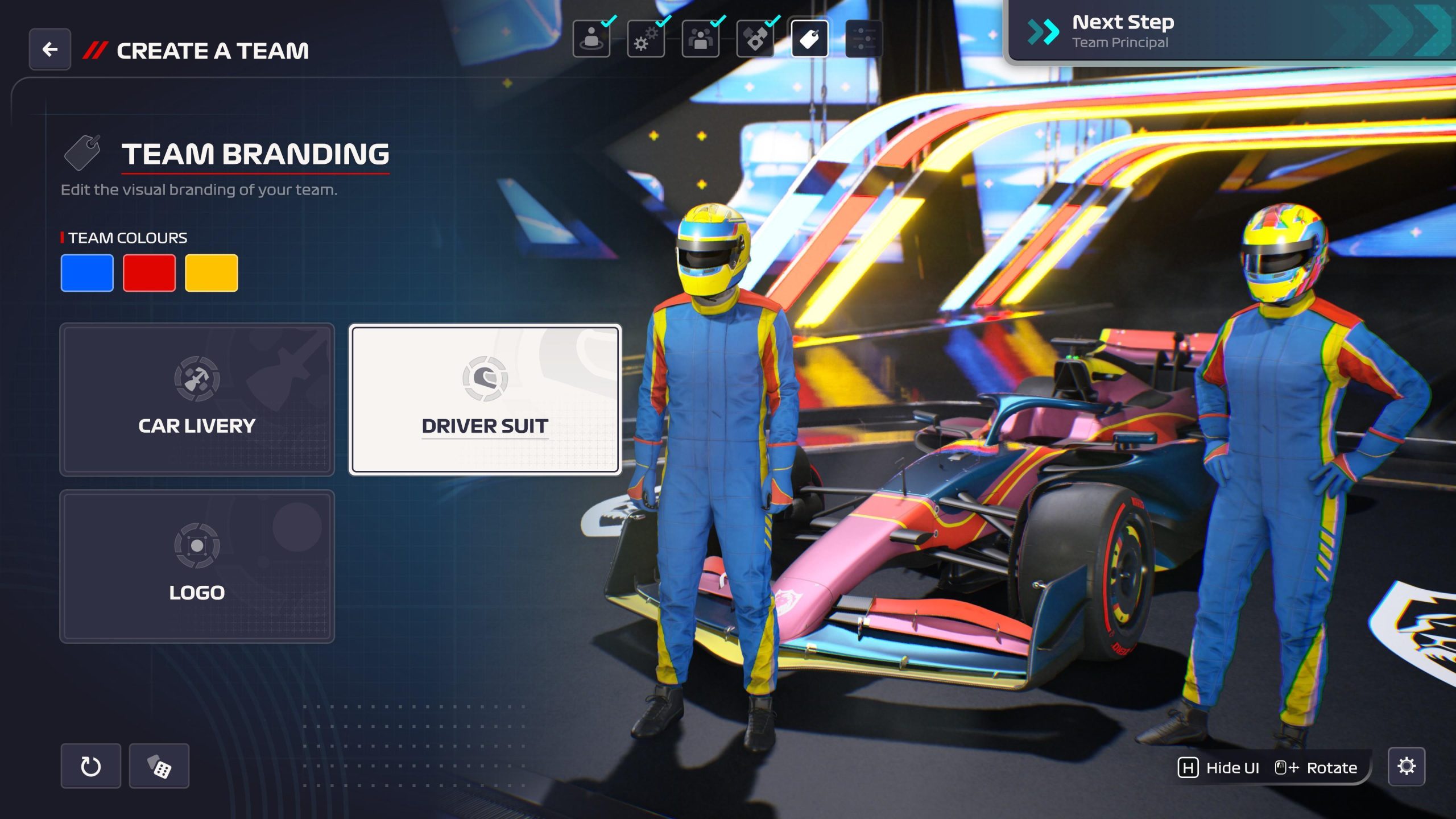Return to the engine piston step
This screenshot has height=819, width=1456.
[755, 39]
